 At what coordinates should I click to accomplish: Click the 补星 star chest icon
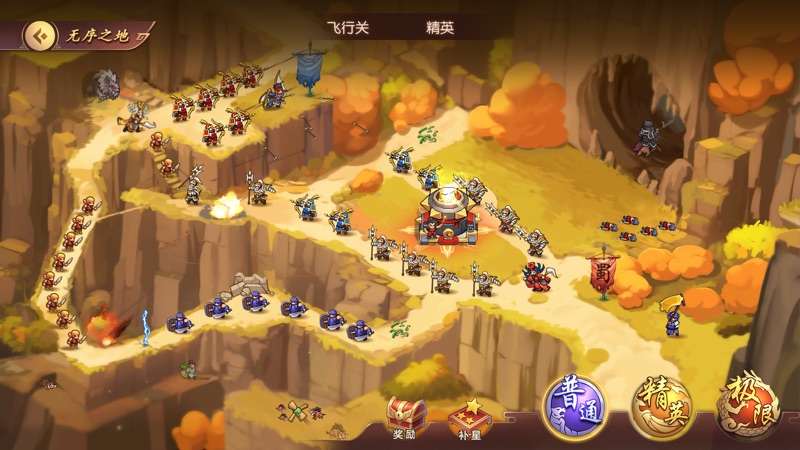(x=468, y=416)
